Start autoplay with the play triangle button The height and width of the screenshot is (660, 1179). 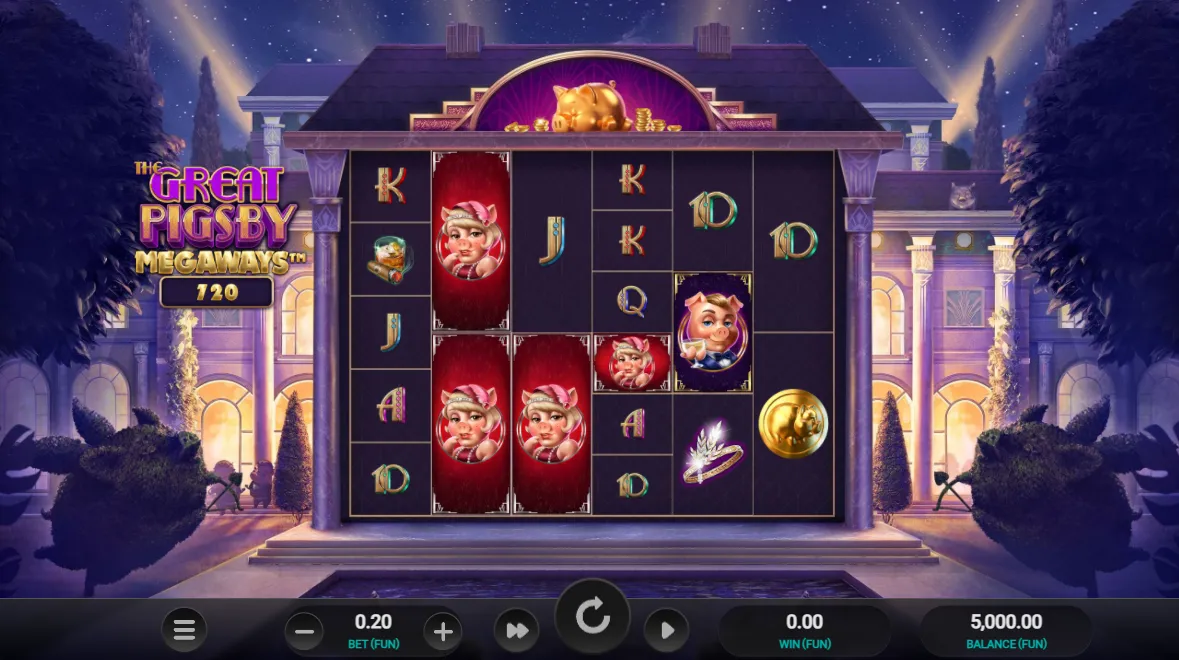pos(666,630)
